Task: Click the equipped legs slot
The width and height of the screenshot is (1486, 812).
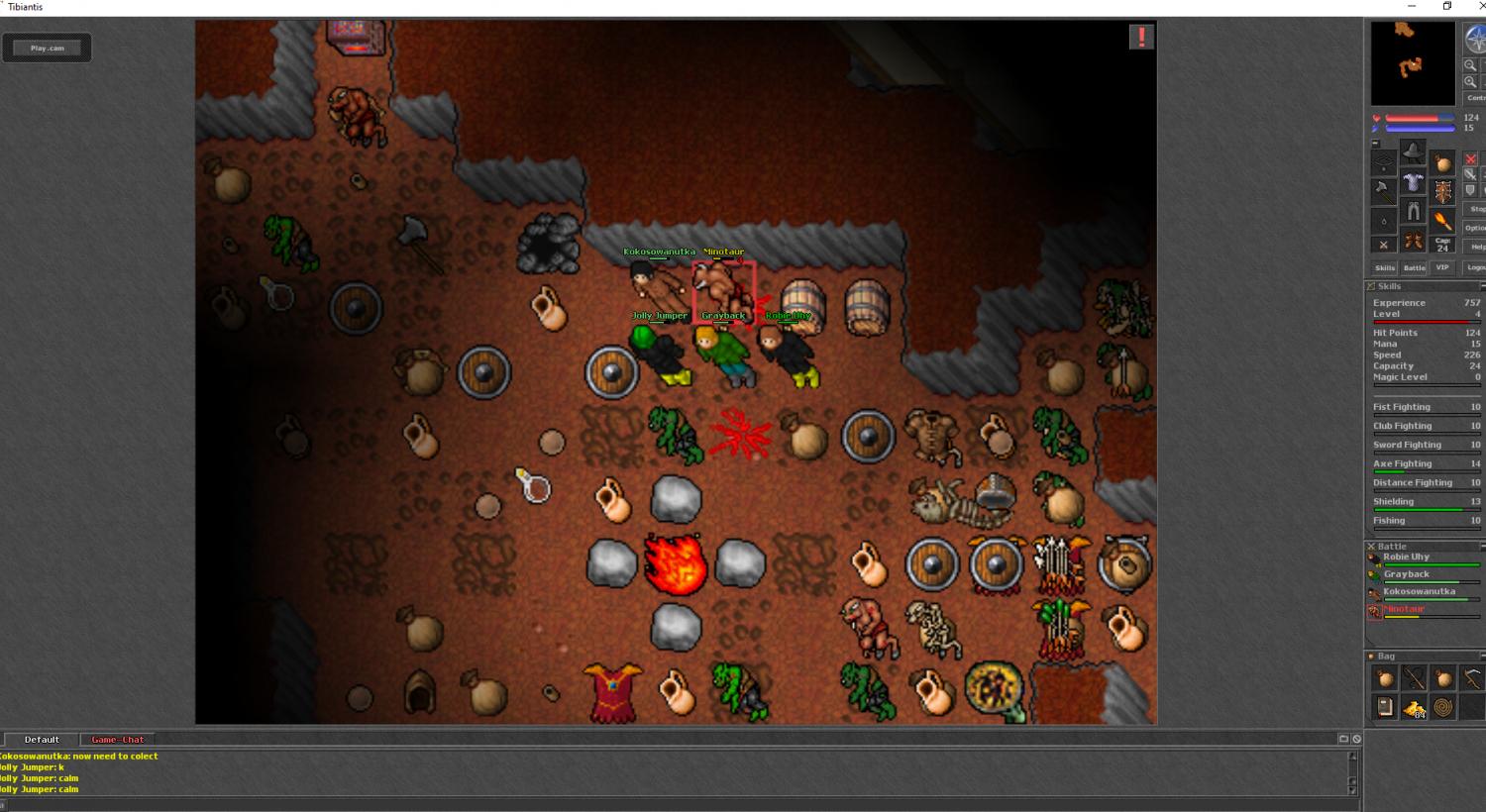Action: pos(1414,213)
